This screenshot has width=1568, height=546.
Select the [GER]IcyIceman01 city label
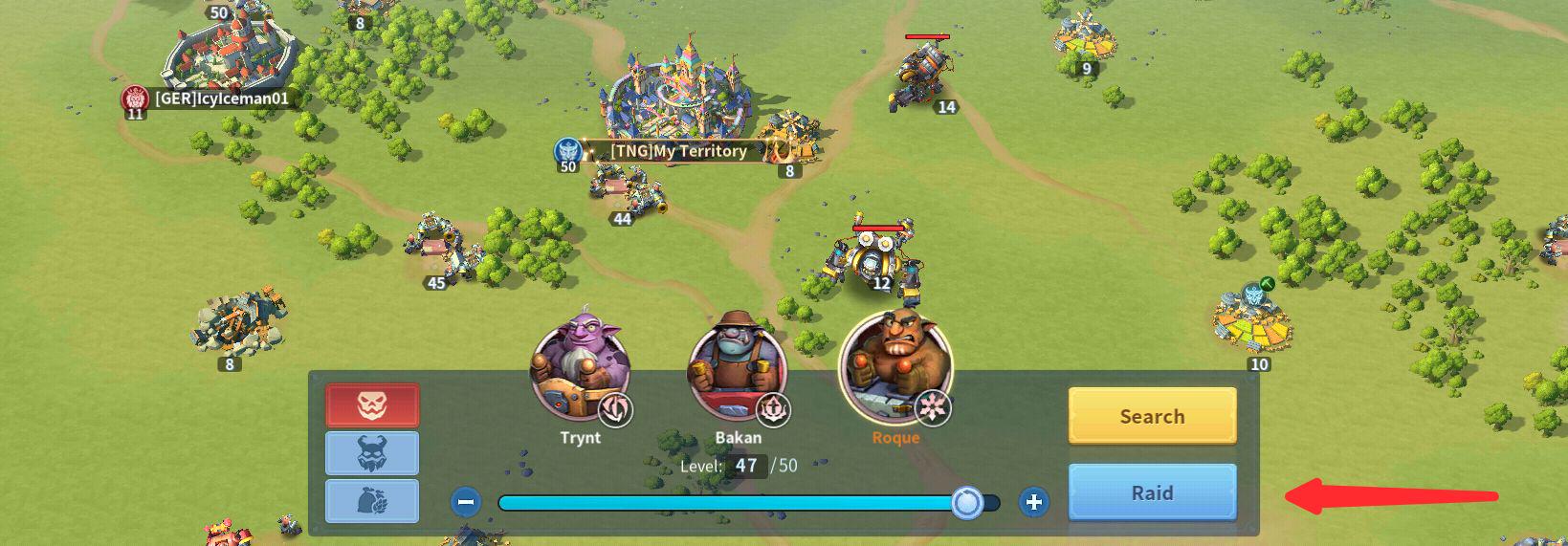(221, 98)
